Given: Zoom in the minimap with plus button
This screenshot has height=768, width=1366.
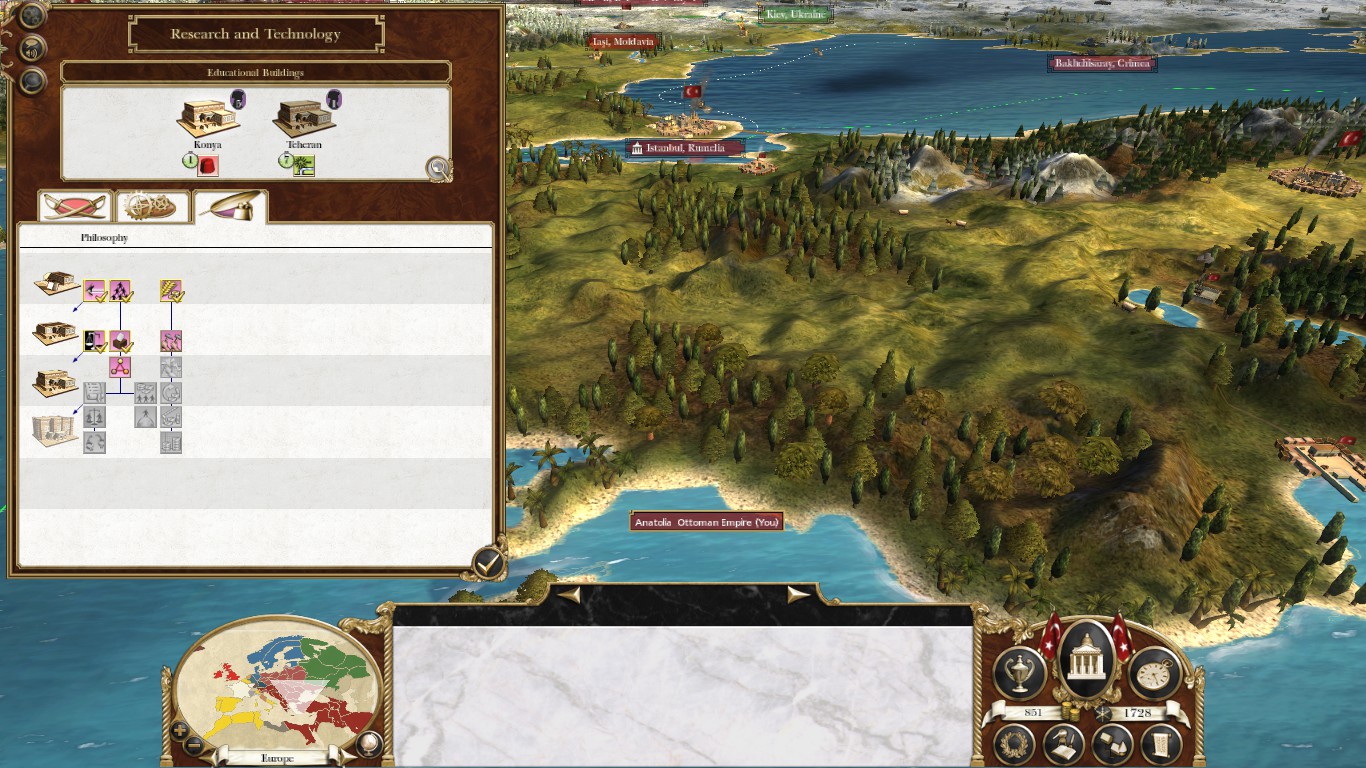Looking at the screenshot, I should pos(179,730).
